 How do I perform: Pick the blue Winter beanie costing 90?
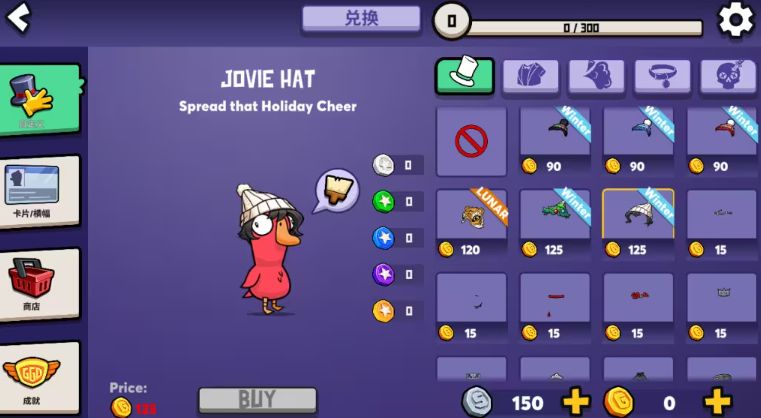[638, 141]
